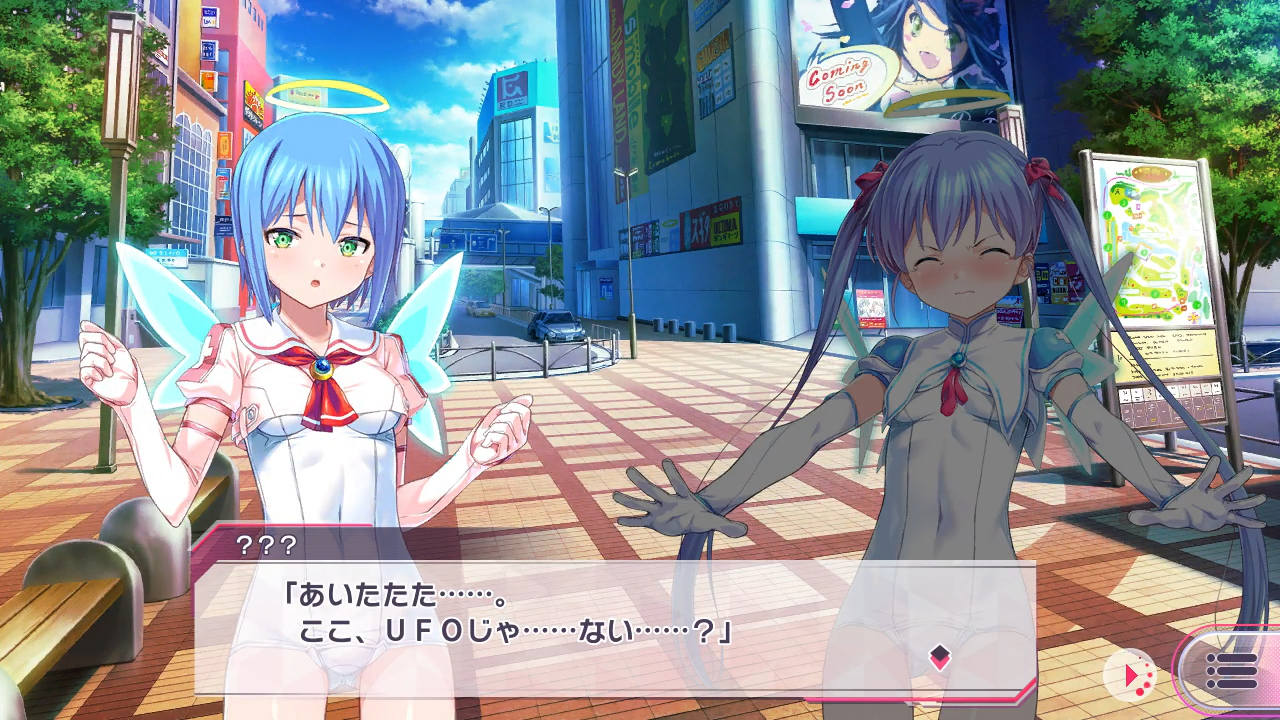Toggle the auto-play triangle button
This screenshot has height=720, width=1280.
click(x=1131, y=675)
